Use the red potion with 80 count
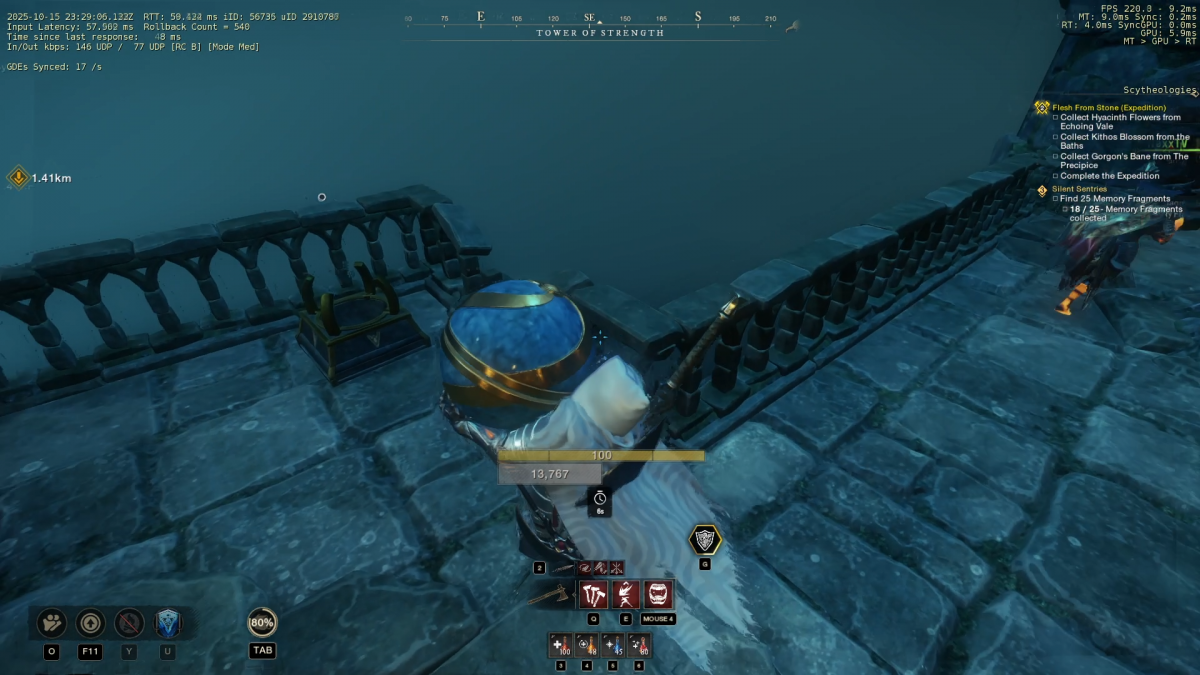This screenshot has height=675, width=1200. 639,646
